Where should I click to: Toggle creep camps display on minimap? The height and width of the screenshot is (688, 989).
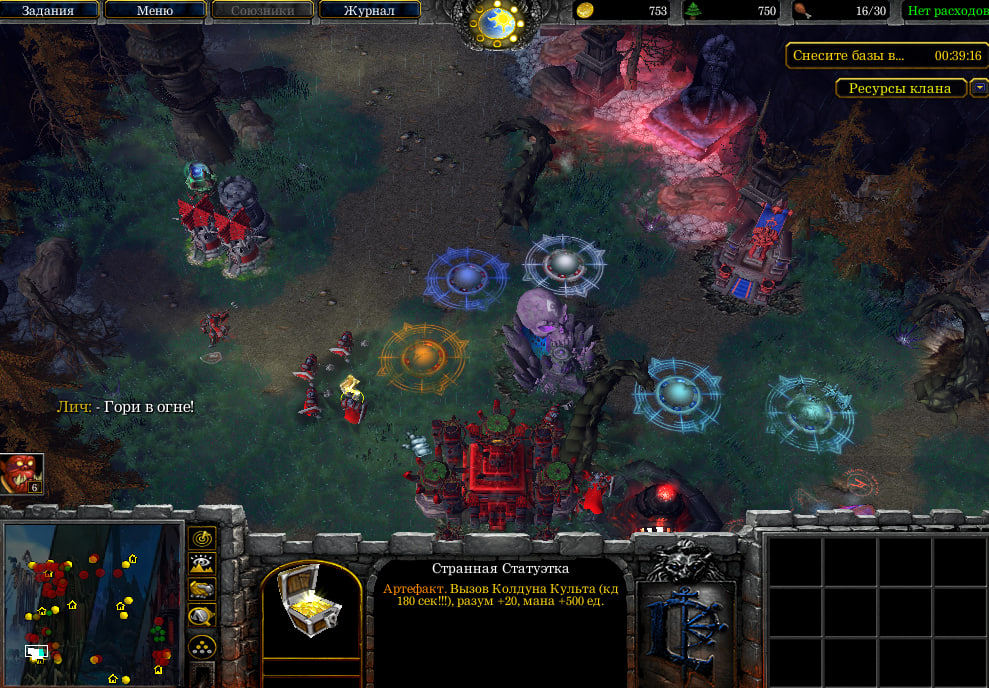(203, 616)
